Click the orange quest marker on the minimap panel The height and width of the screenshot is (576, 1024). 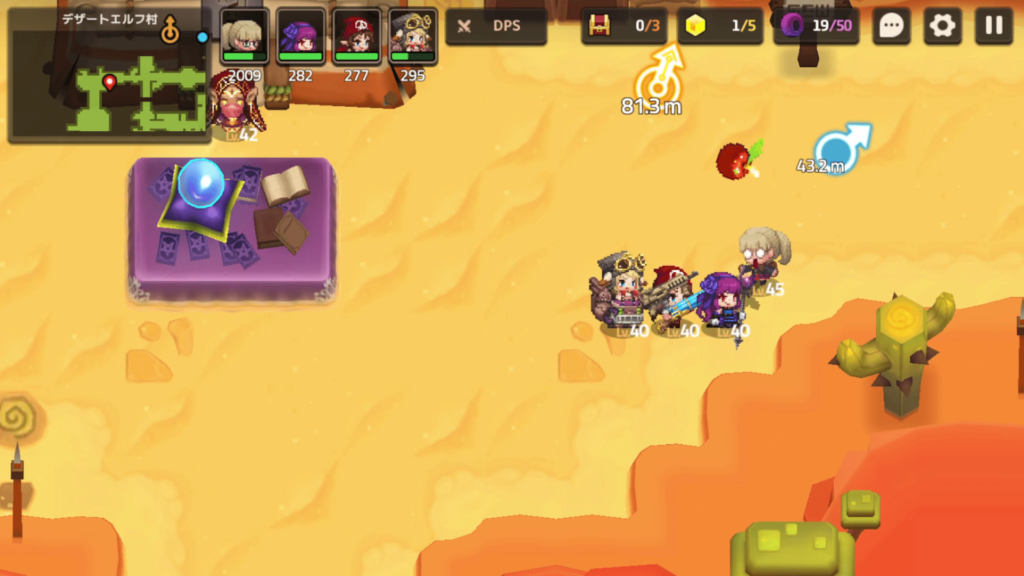(171, 31)
